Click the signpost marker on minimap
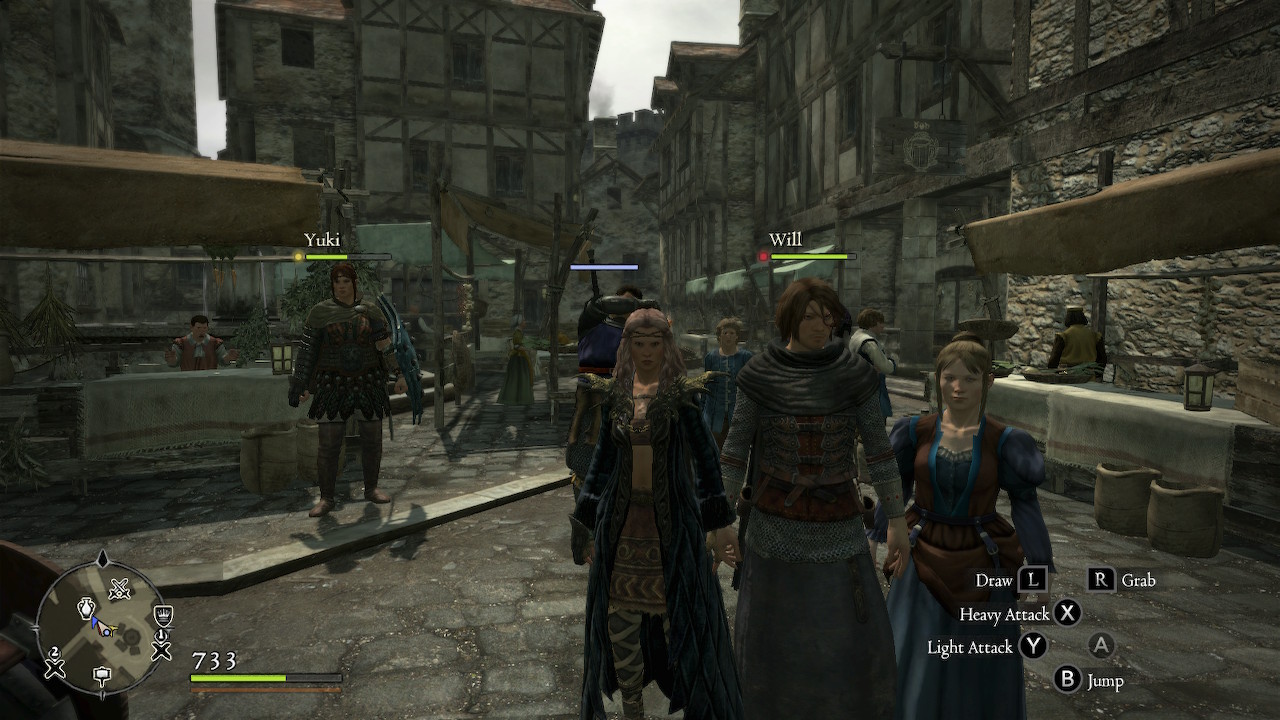Viewport: 1280px width, 720px height. [x=102, y=676]
